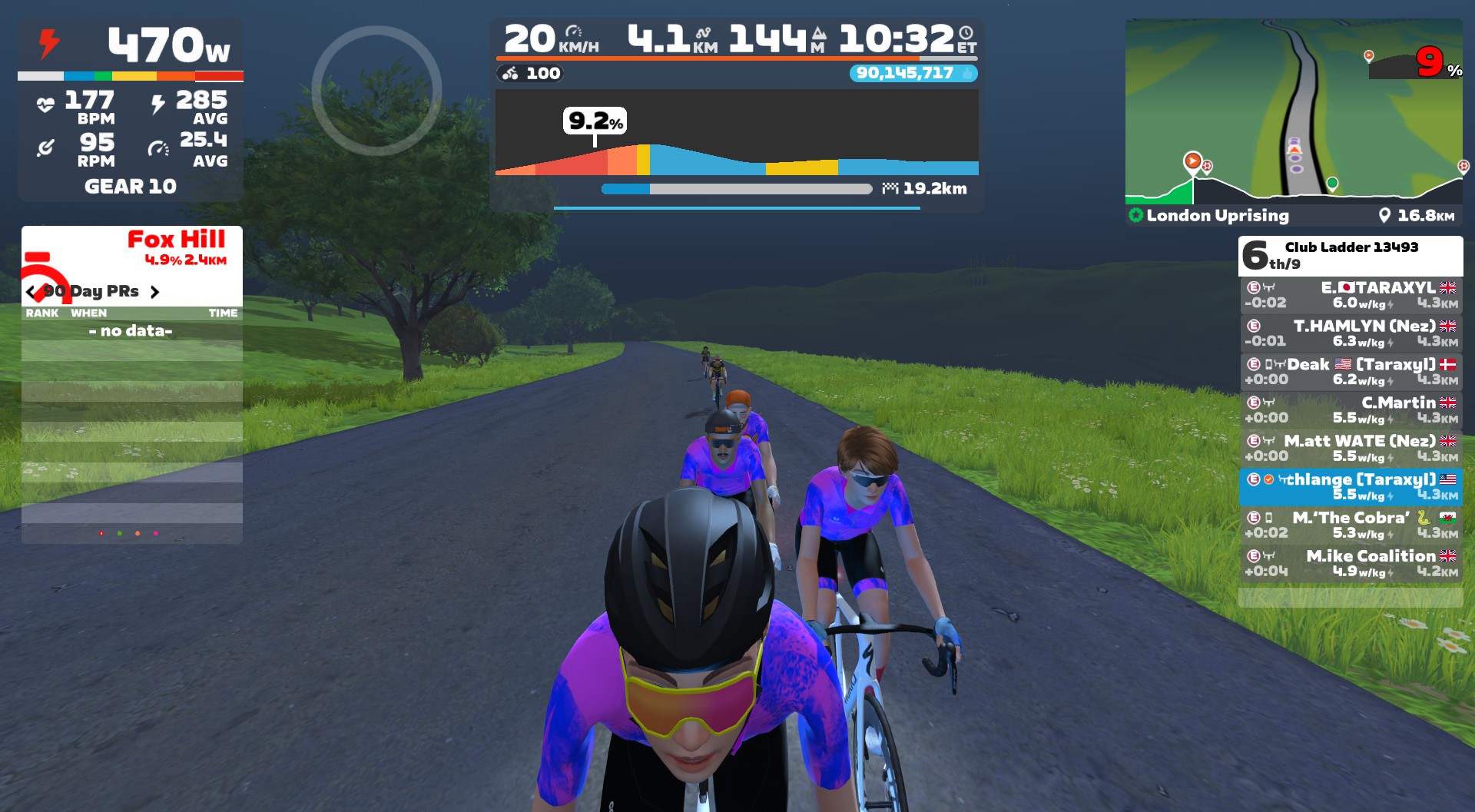1475x812 pixels.
Task: Click the Club Ladder 13493 position header
Action: (x=1350, y=255)
